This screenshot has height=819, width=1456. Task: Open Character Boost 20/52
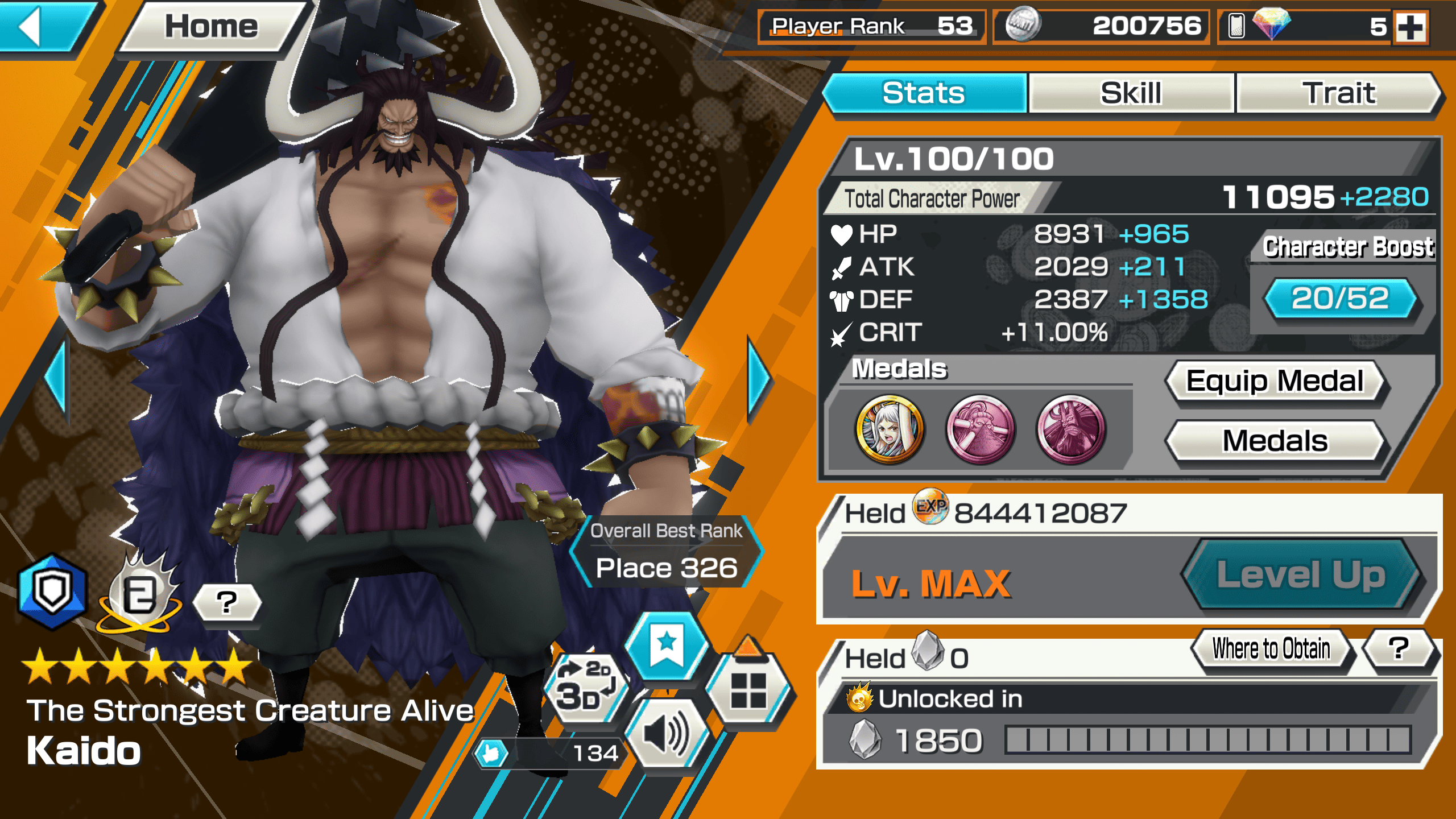[1340, 298]
